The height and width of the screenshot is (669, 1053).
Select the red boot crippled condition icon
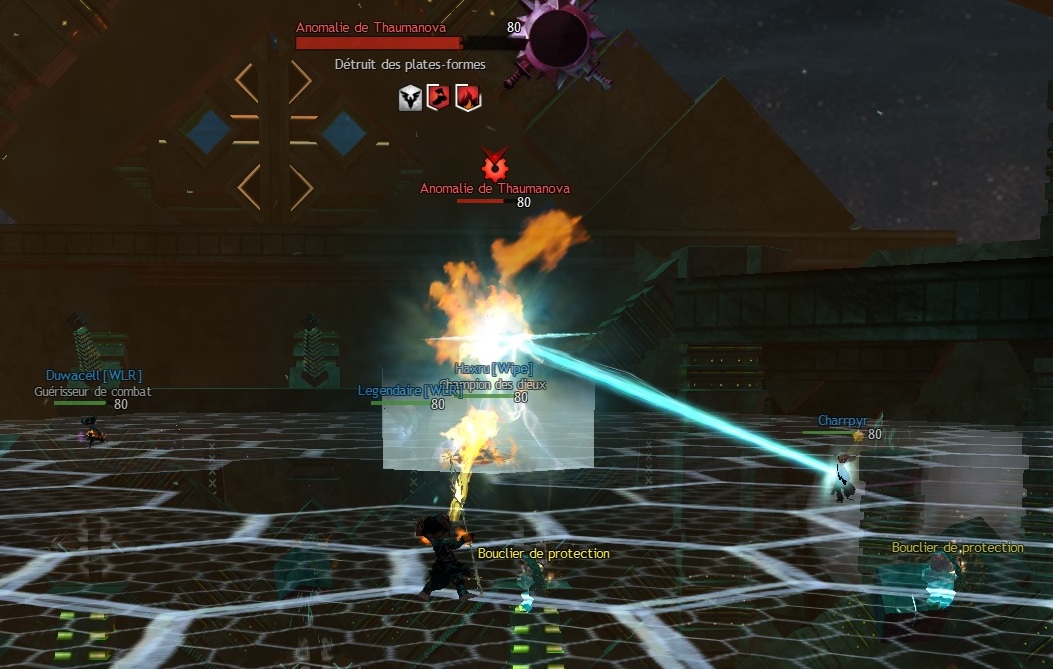pos(438,97)
